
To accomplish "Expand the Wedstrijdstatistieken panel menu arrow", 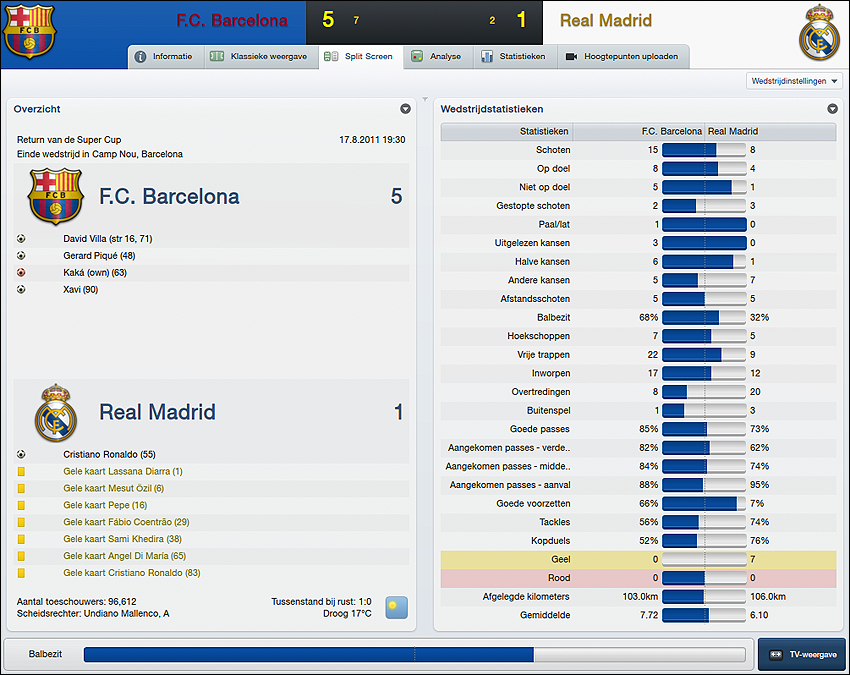I will pyautogui.click(x=832, y=109).
